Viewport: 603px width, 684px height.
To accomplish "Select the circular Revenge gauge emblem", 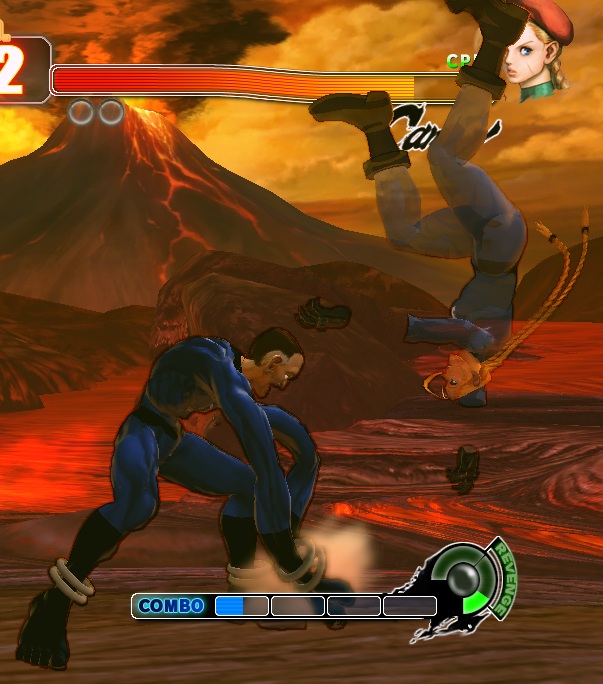I will pyautogui.click(x=464, y=581).
